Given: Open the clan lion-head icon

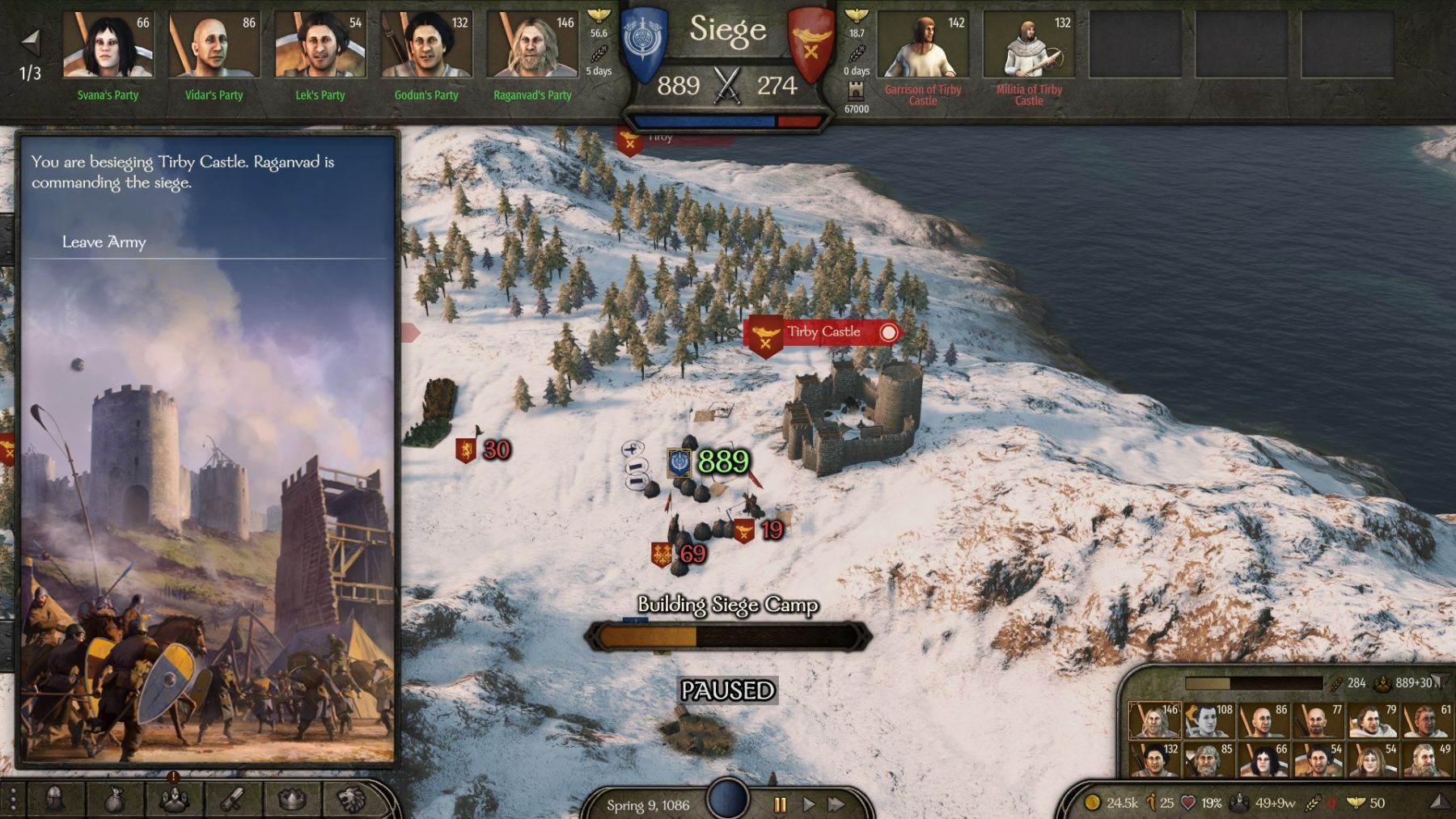Looking at the screenshot, I should [350, 800].
